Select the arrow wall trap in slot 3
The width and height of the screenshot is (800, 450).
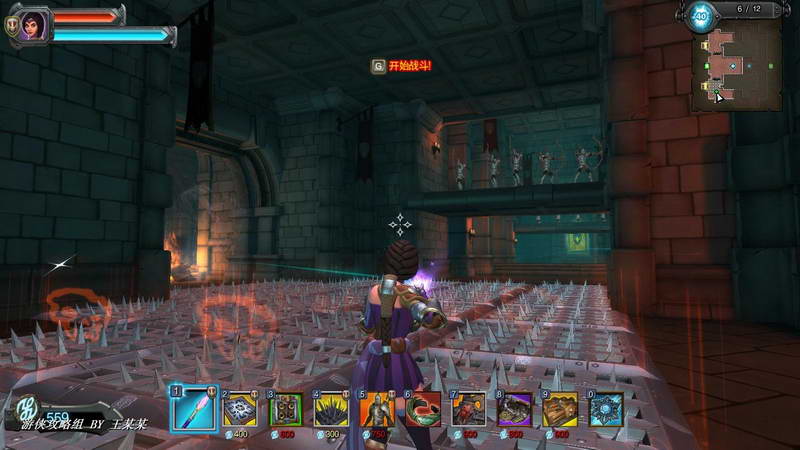pyautogui.click(x=286, y=409)
